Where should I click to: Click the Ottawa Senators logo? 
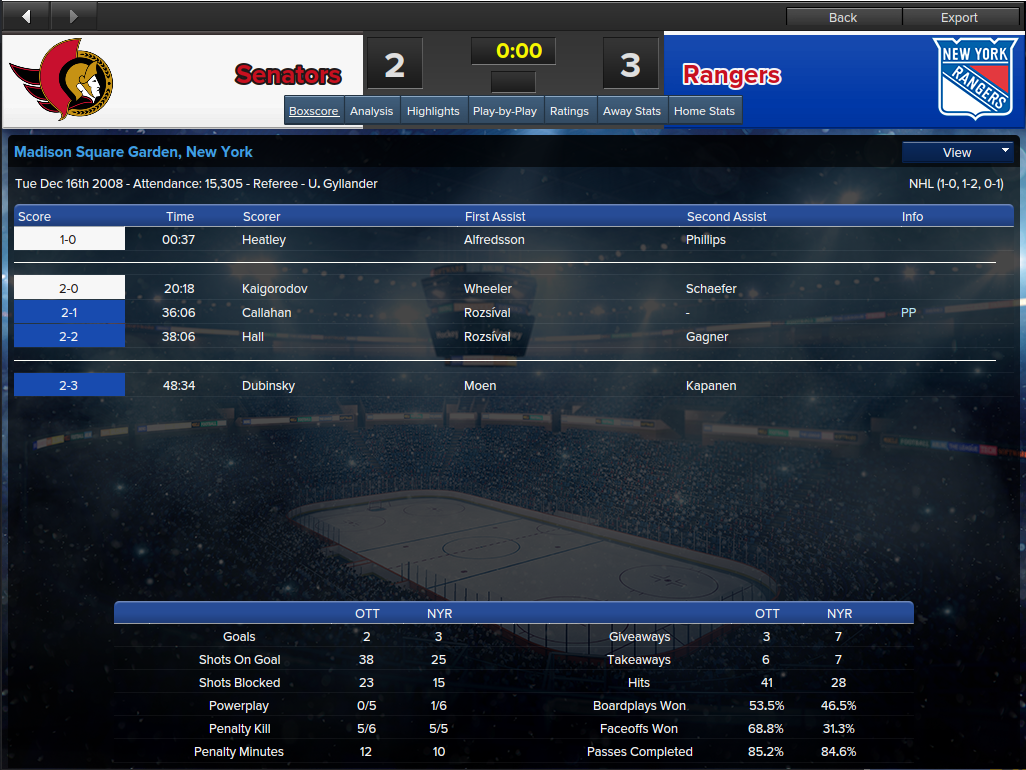[62, 79]
